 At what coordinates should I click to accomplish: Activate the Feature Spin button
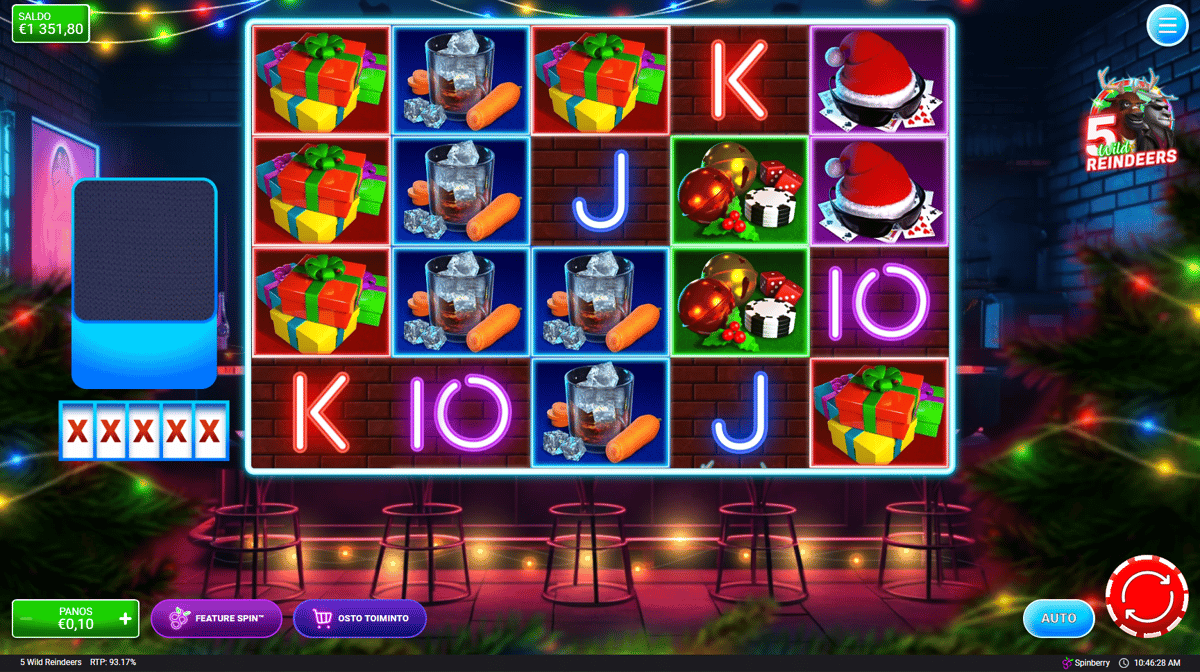pyautogui.click(x=216, y=619)
